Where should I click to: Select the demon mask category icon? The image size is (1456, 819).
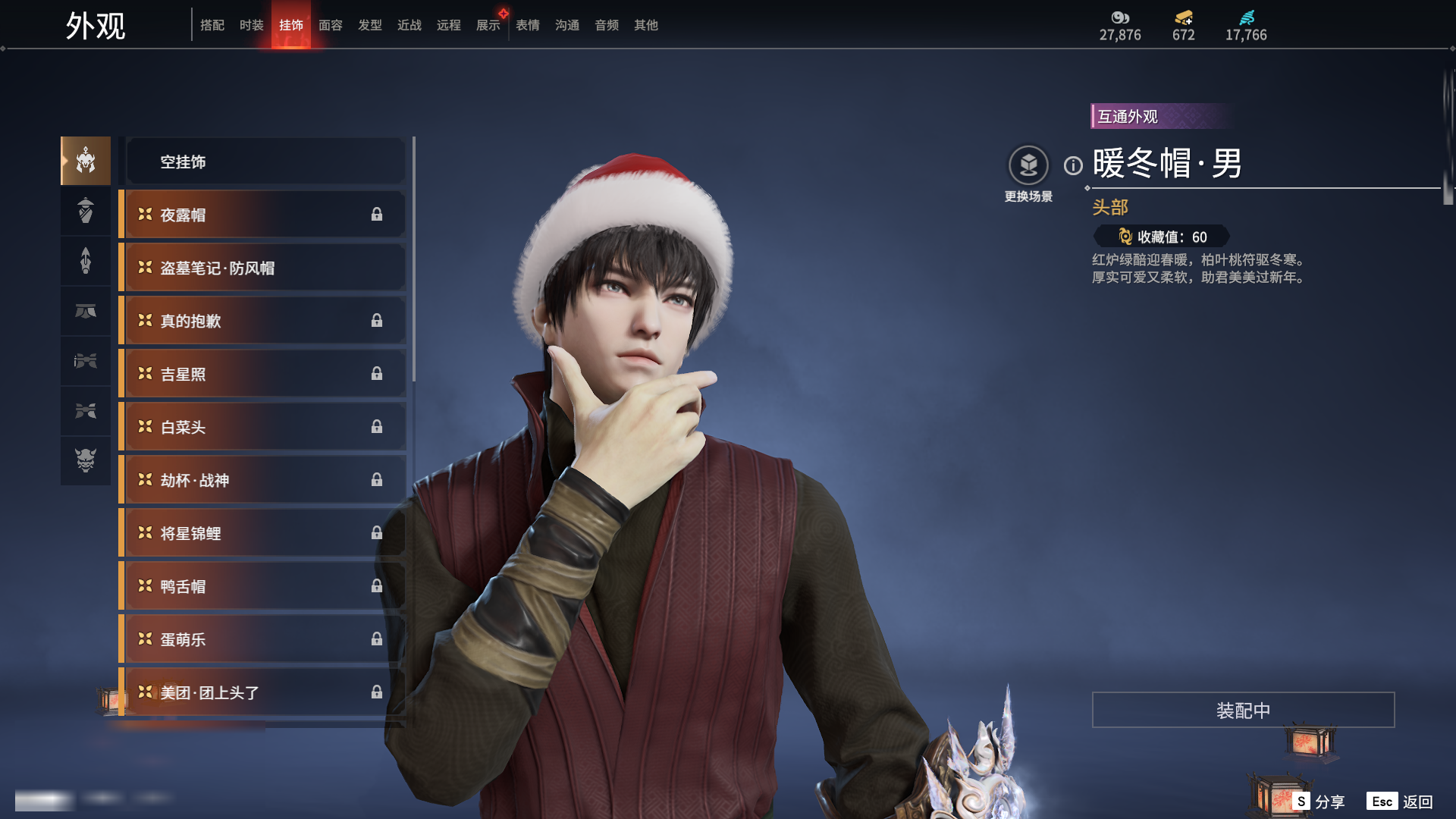pyautogui.click(x=86, y=460)
